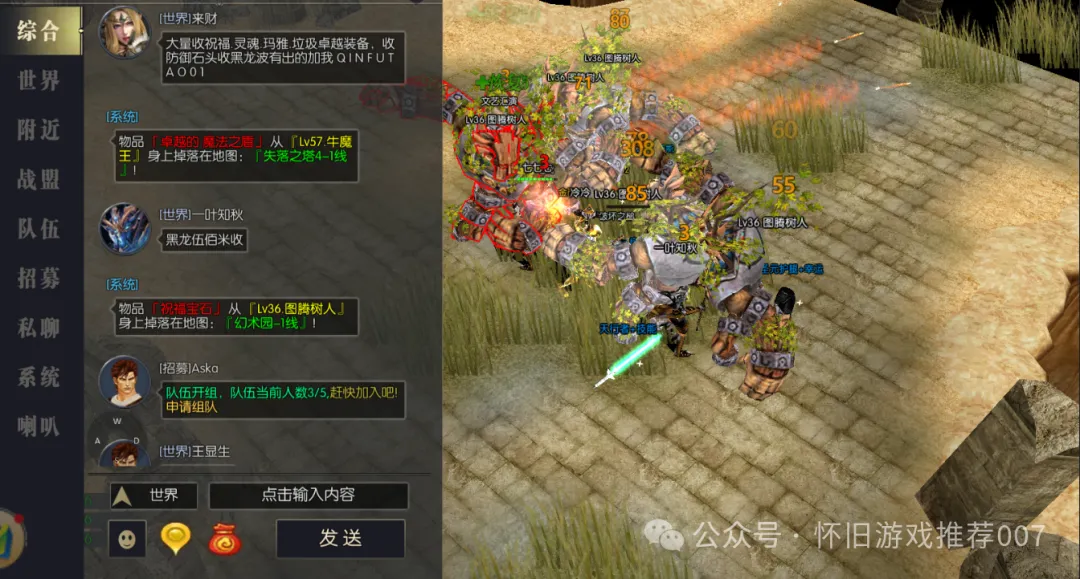Select the 私聊 chat tab
Screen dimensions: 1080x579
[40, 327]
